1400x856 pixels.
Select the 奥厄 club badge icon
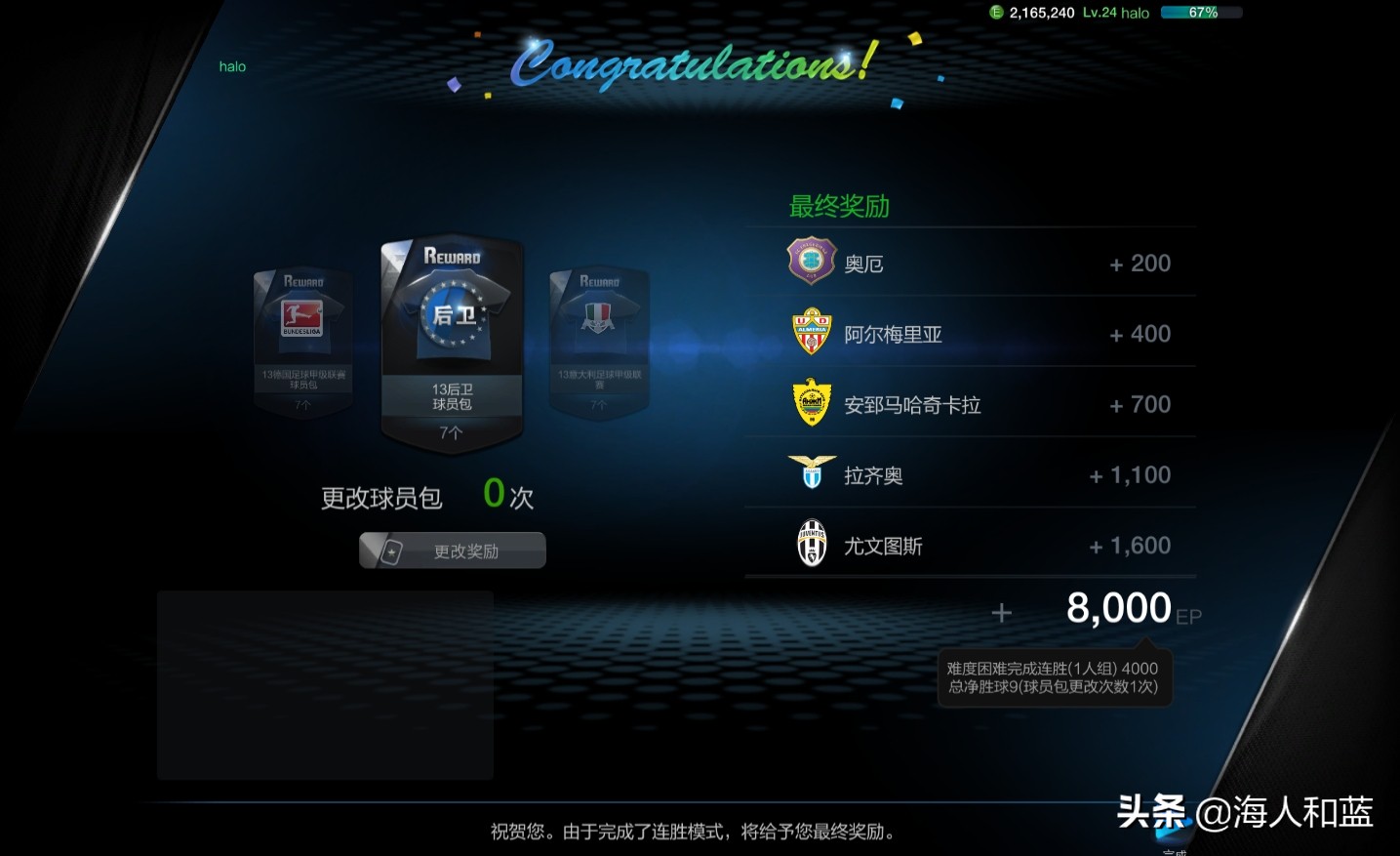pyautogui.click(x=811, y=261)
